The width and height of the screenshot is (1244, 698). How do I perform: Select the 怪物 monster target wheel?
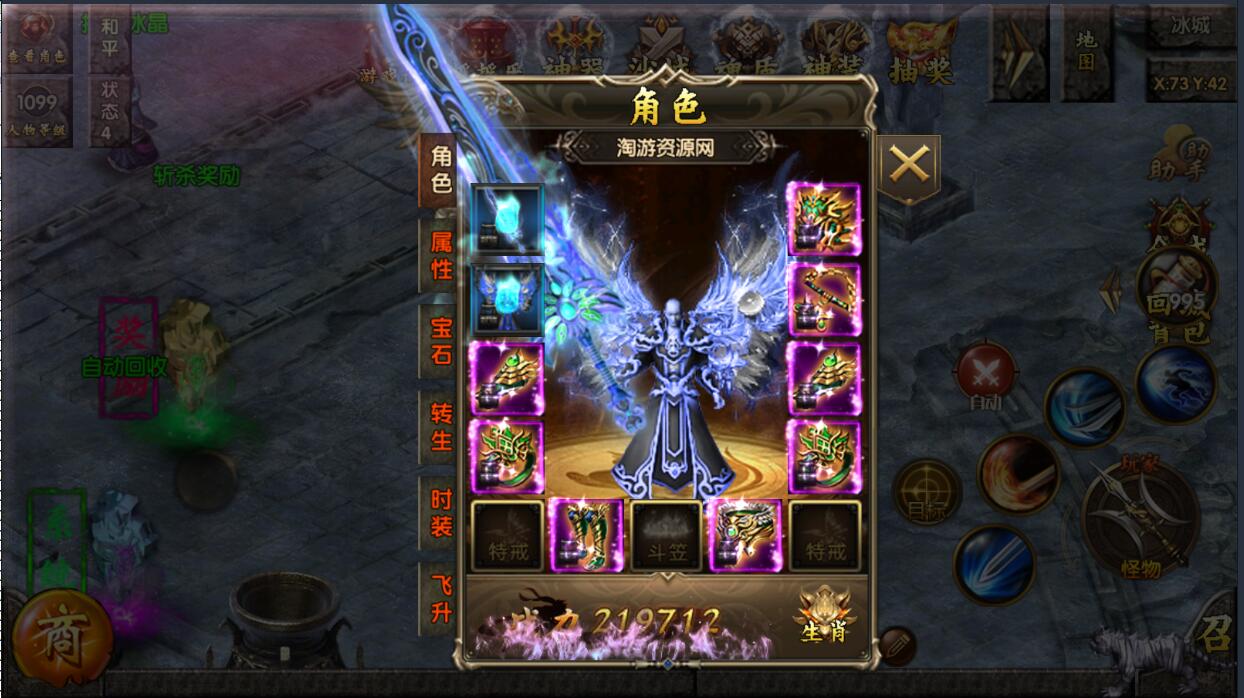(1140, 519)
